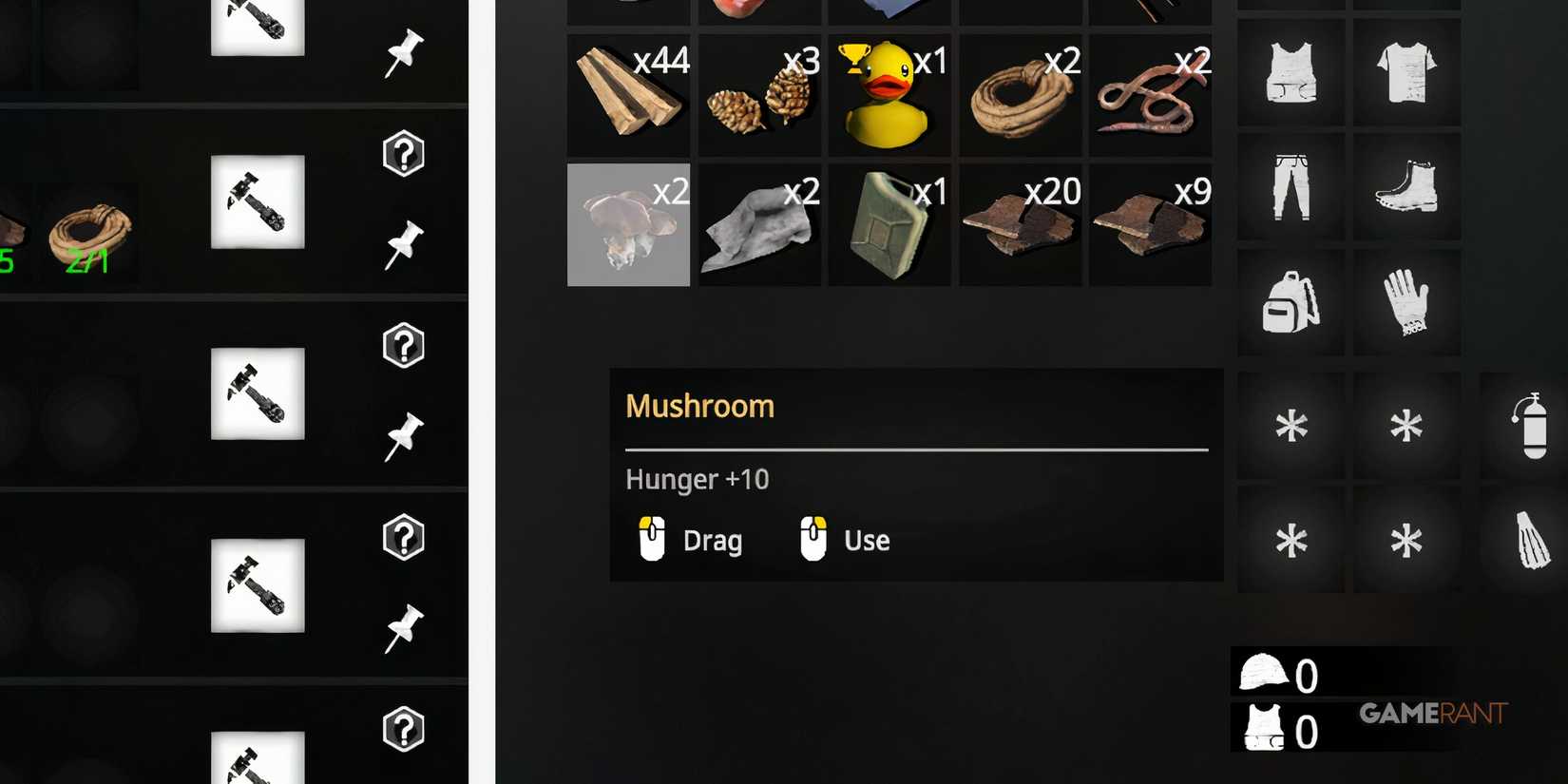Screen dimensions: 1568x784
Task: Click the highlighted Mushroom inventory stack
Action: coord(628,224)
